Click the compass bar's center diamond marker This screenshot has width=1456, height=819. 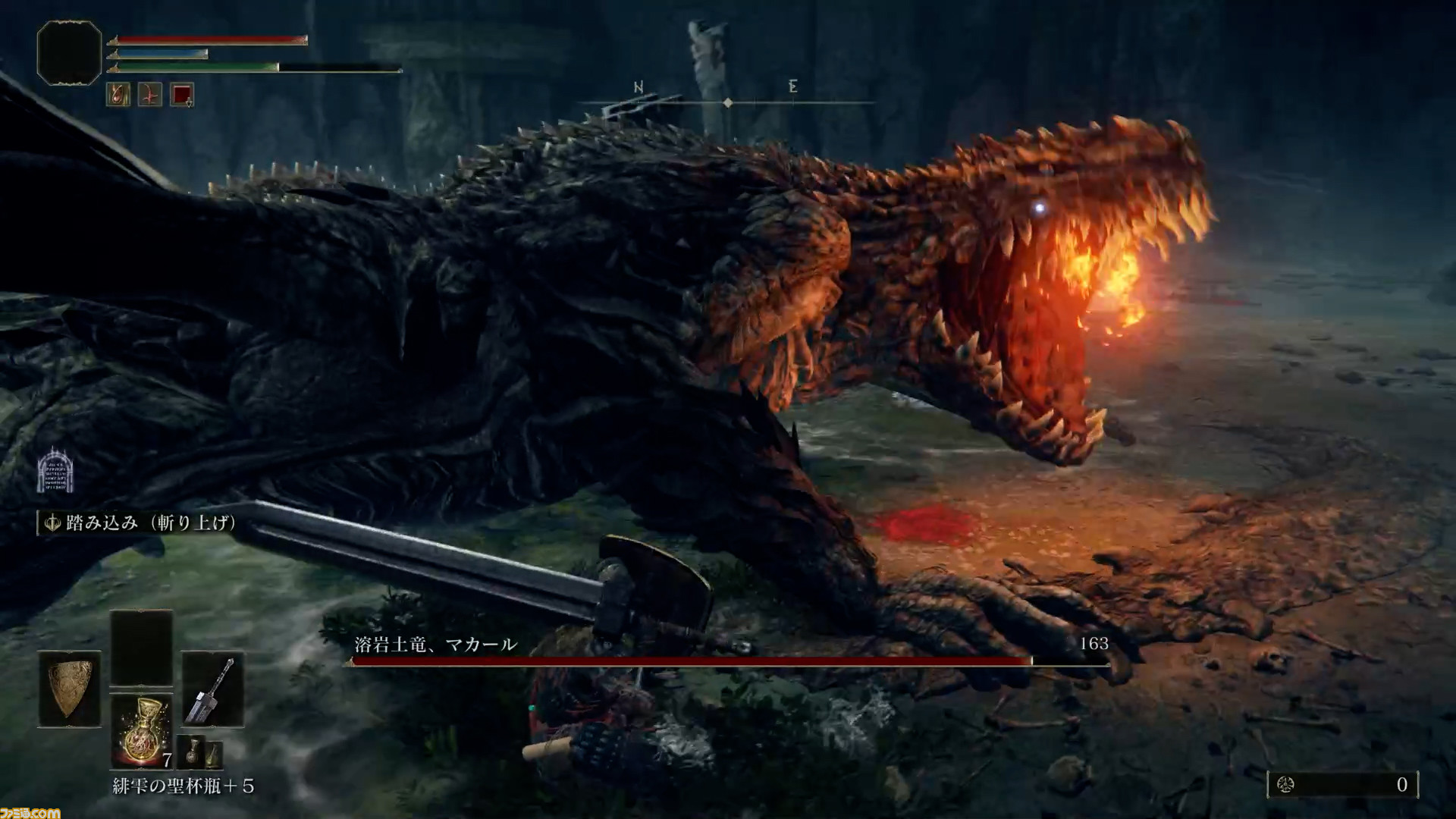pyautogui.click(x=728, y=102)
